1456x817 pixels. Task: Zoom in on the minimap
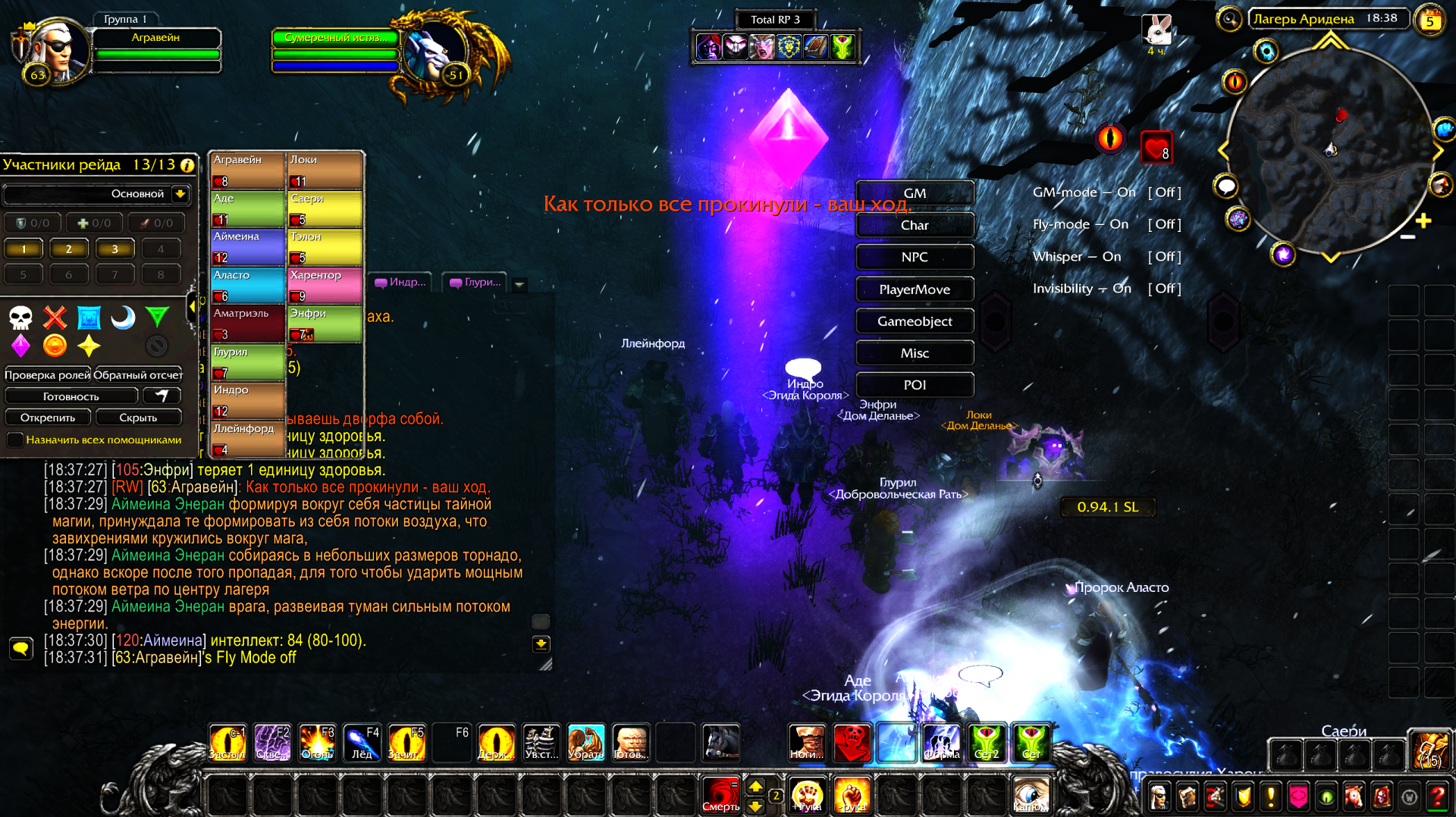coord(1423,221)
